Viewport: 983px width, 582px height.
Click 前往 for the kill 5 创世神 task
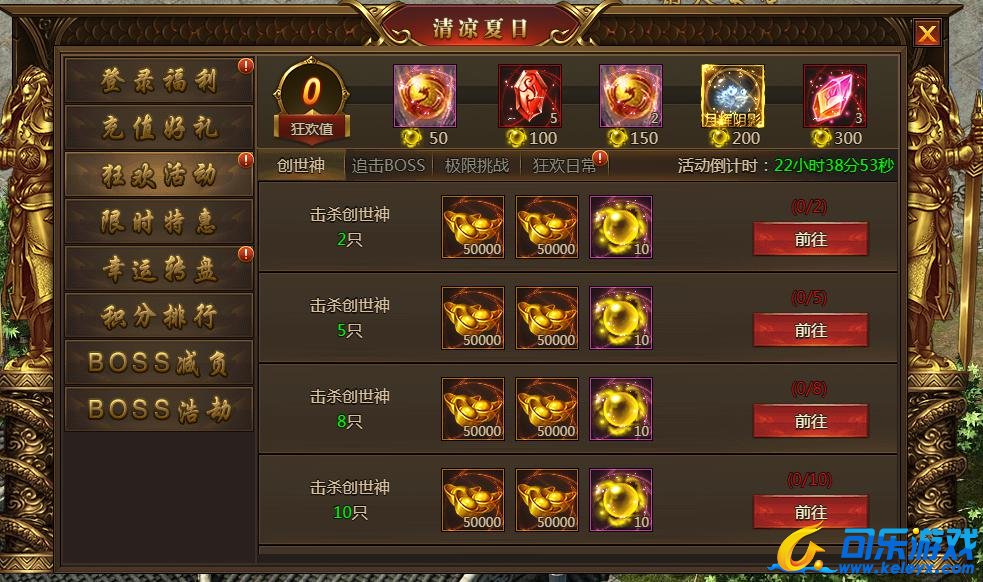[x=810, y=330]
